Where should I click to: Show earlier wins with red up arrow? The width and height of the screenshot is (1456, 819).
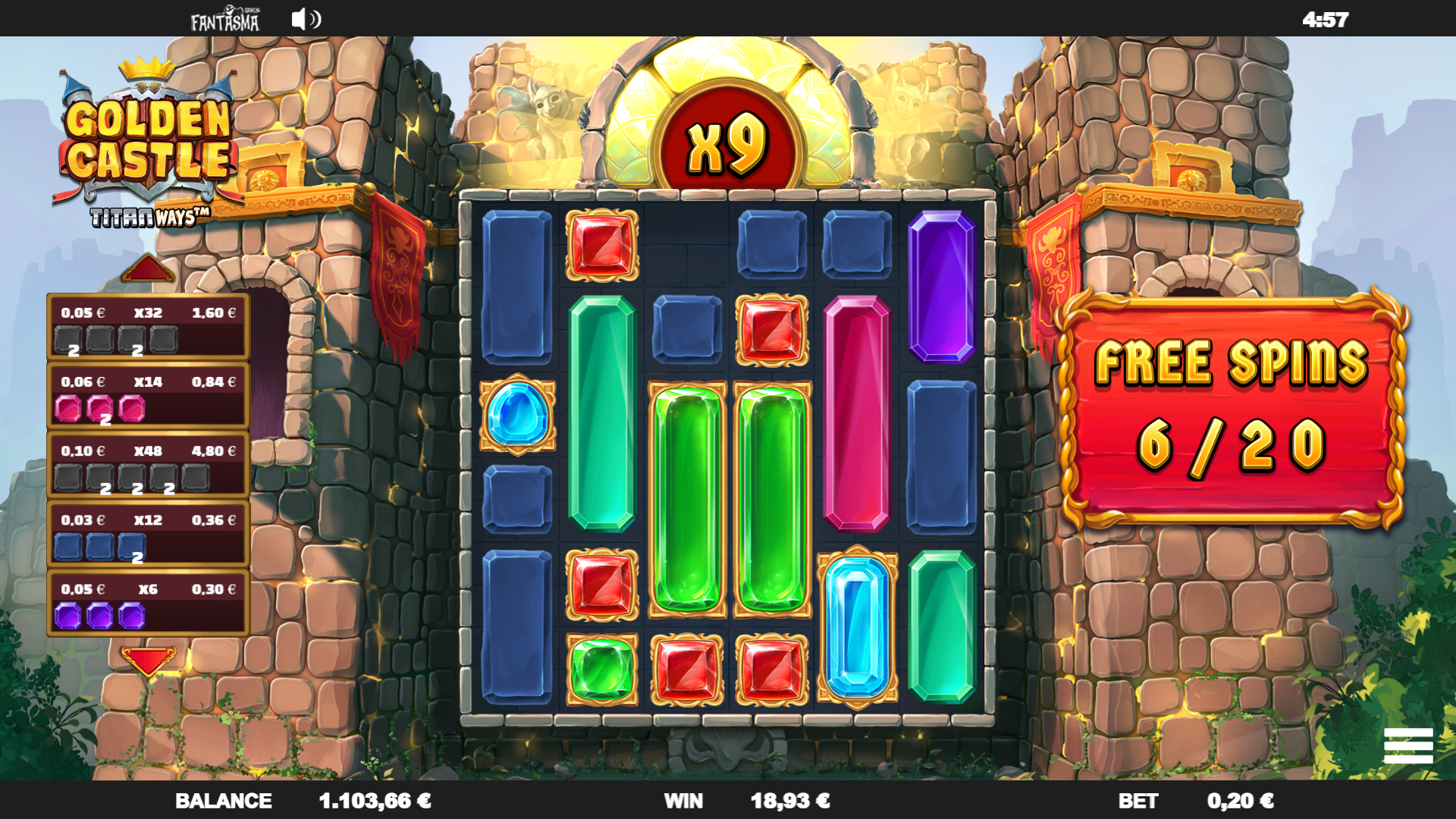148,269
